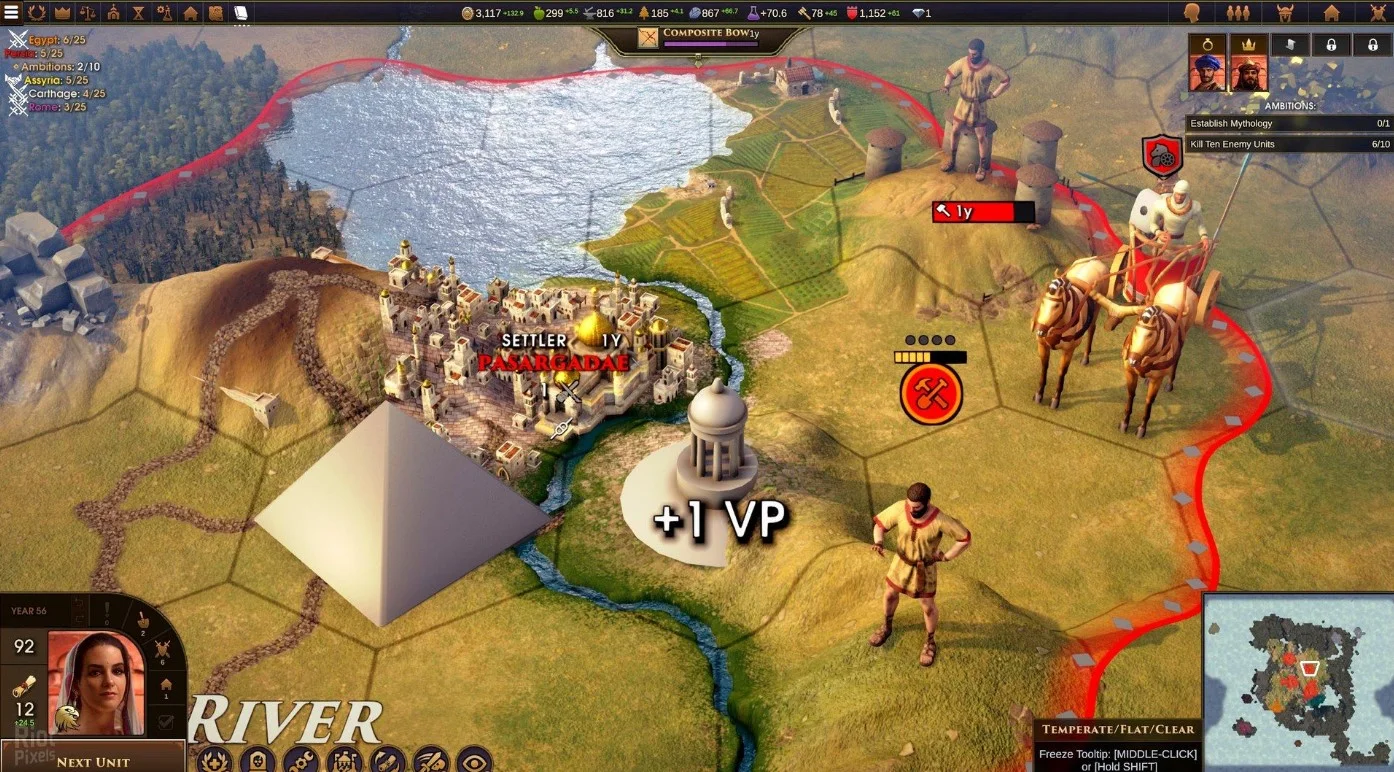Screen dimensions: 1394x772
Task: Select the blue-turbaned spouse portrait
Action: click(1207, 73)
